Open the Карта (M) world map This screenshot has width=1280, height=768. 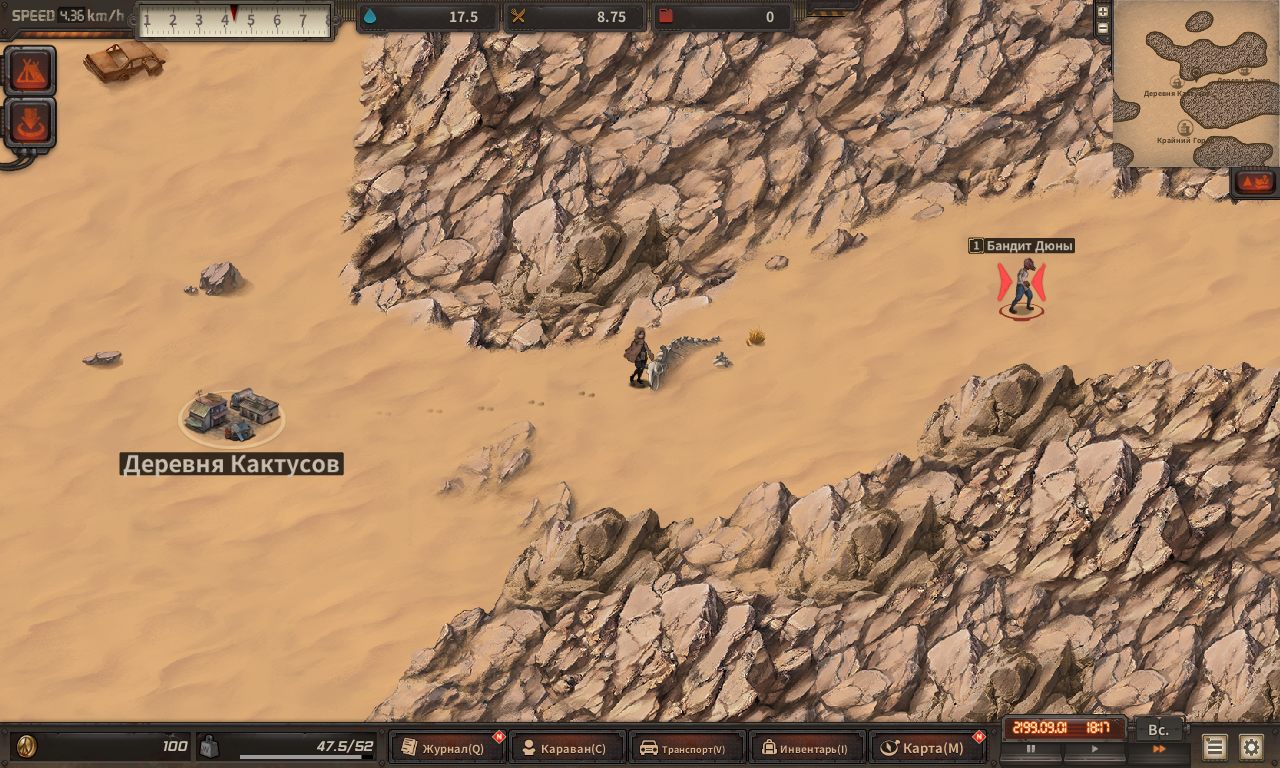(927, 748)
